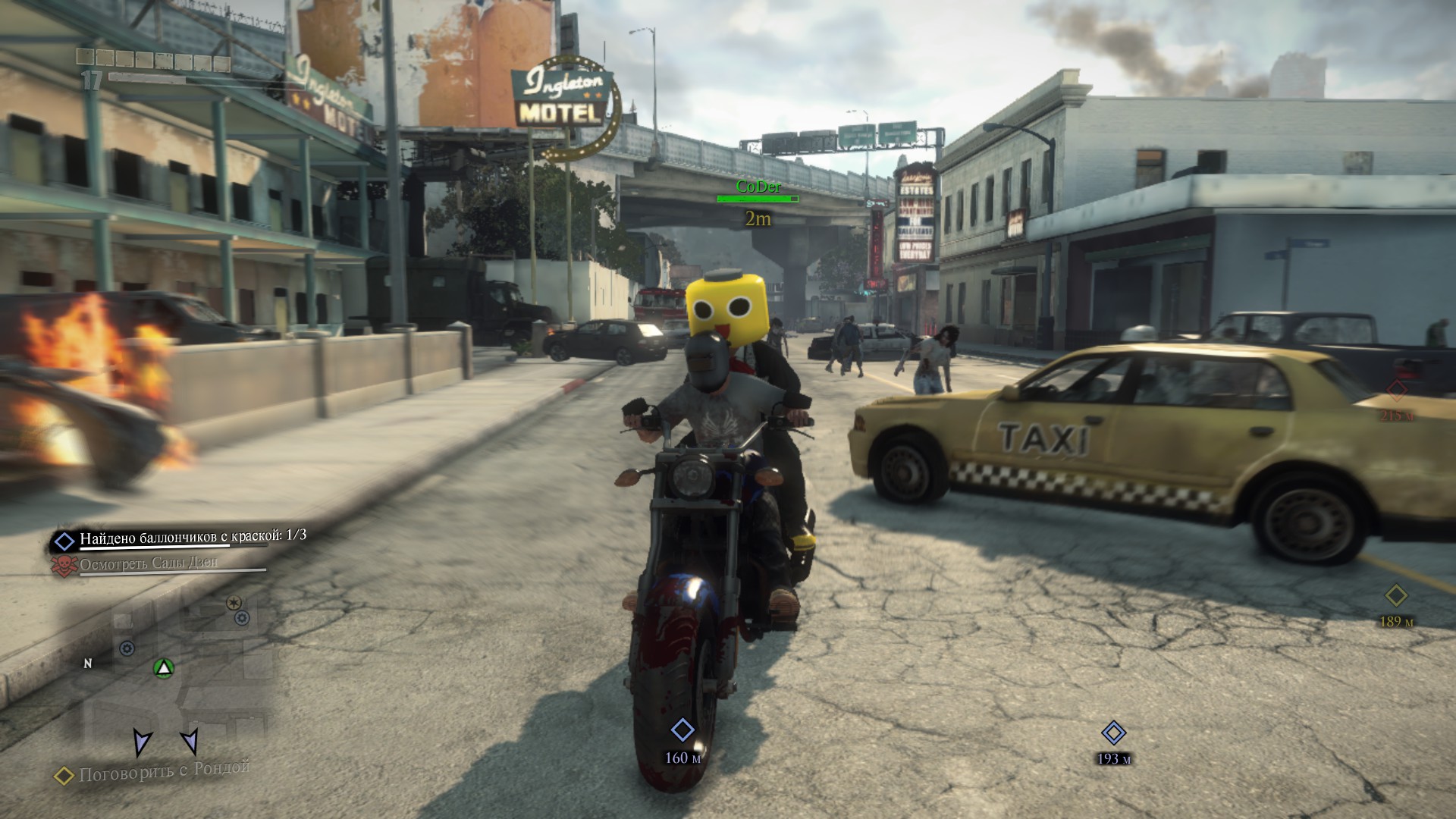Select the 160 м blue waypoint marker
Viewport: 1456px width, 819px height.
click(682, 730)
